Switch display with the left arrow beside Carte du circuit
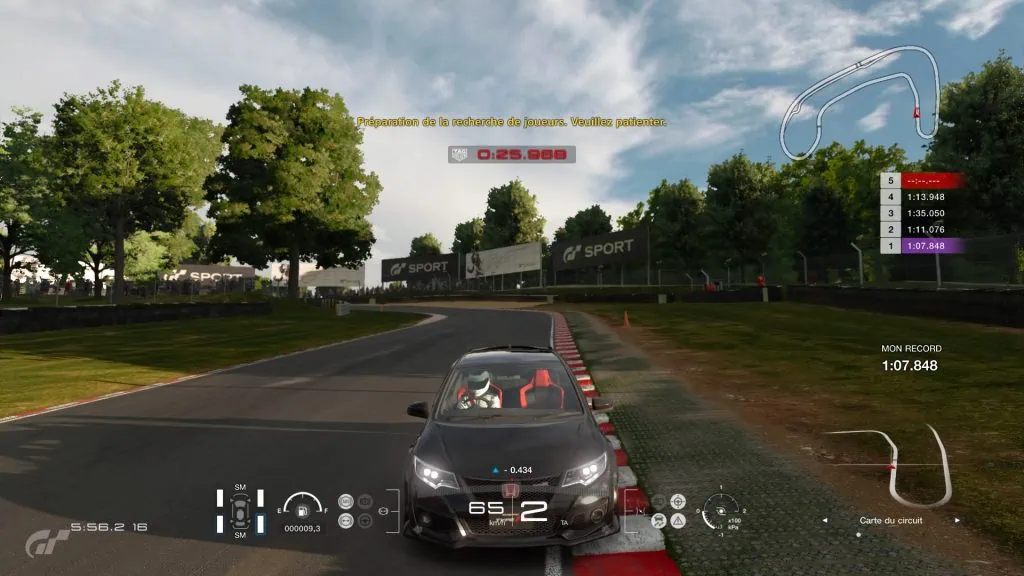The height and width of the screenshot is (576, 1024). click(823, 521)
